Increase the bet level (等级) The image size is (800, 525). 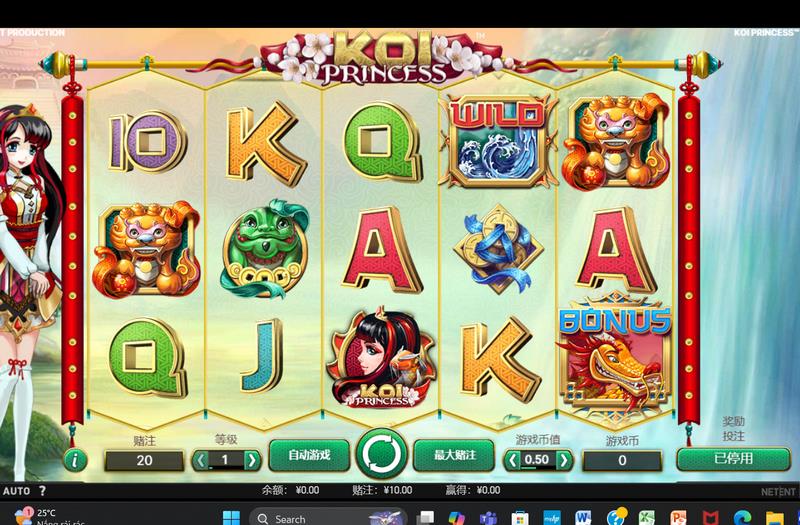tap(252, 460)
